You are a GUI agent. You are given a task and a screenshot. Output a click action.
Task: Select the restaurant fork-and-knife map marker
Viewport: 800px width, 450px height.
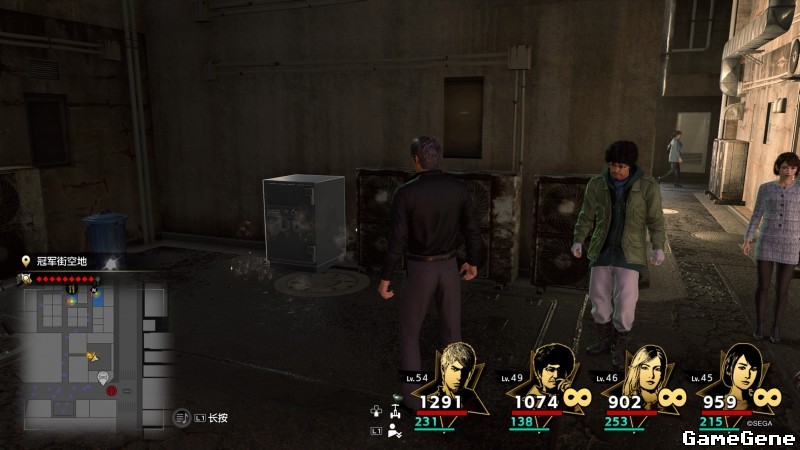point(72,288)
